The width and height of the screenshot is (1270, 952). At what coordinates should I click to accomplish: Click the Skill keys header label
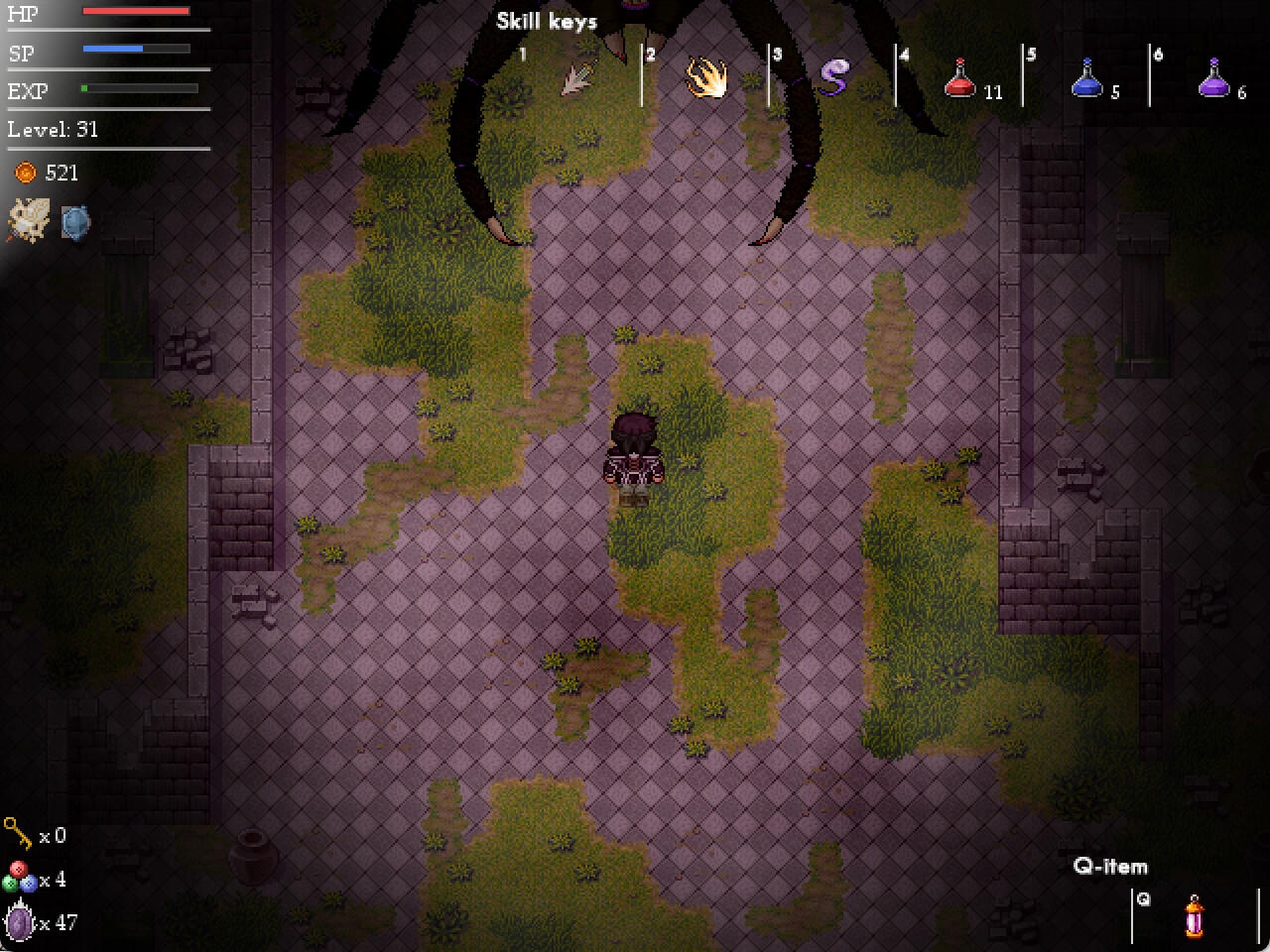click(x=546, y=20)
